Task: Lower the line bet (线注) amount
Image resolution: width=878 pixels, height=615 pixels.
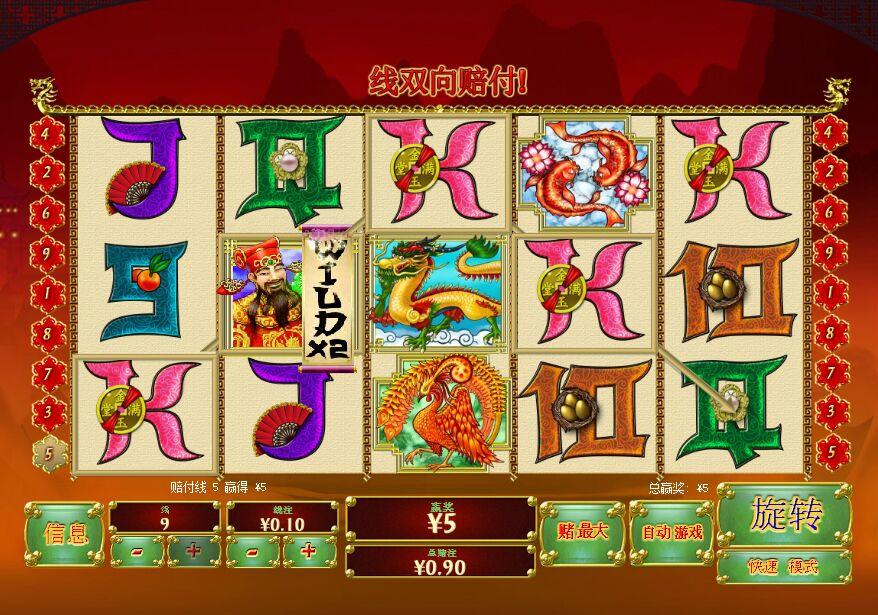Action: [x=253, y=551]
